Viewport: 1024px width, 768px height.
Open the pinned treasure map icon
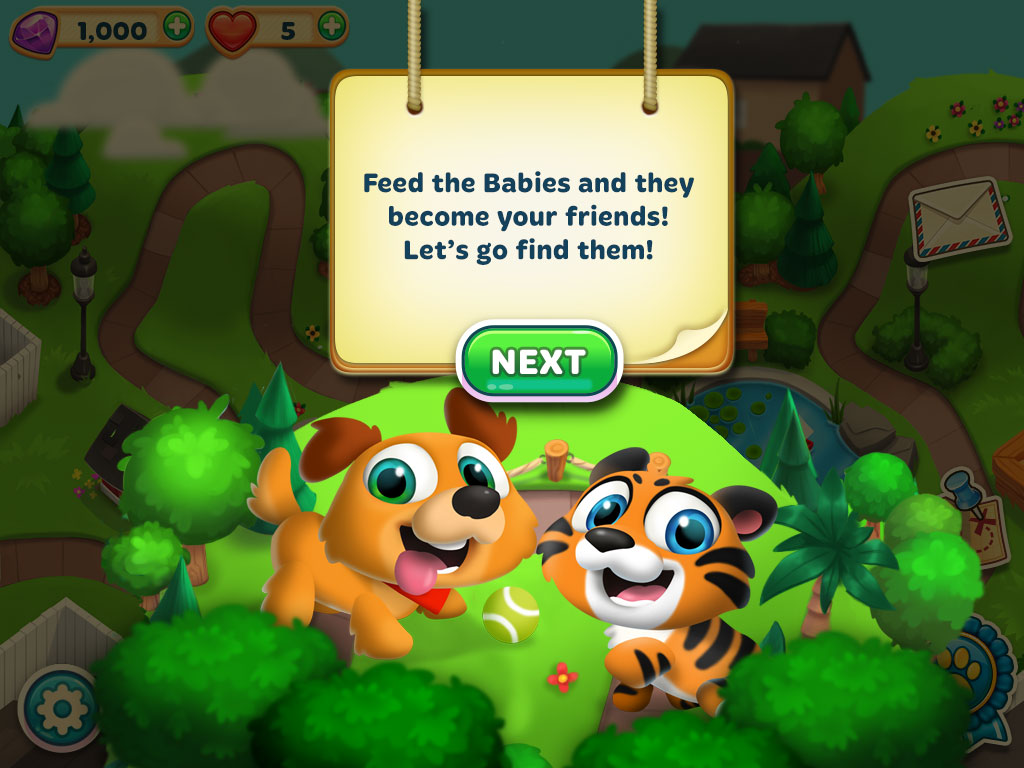(977, 517)
